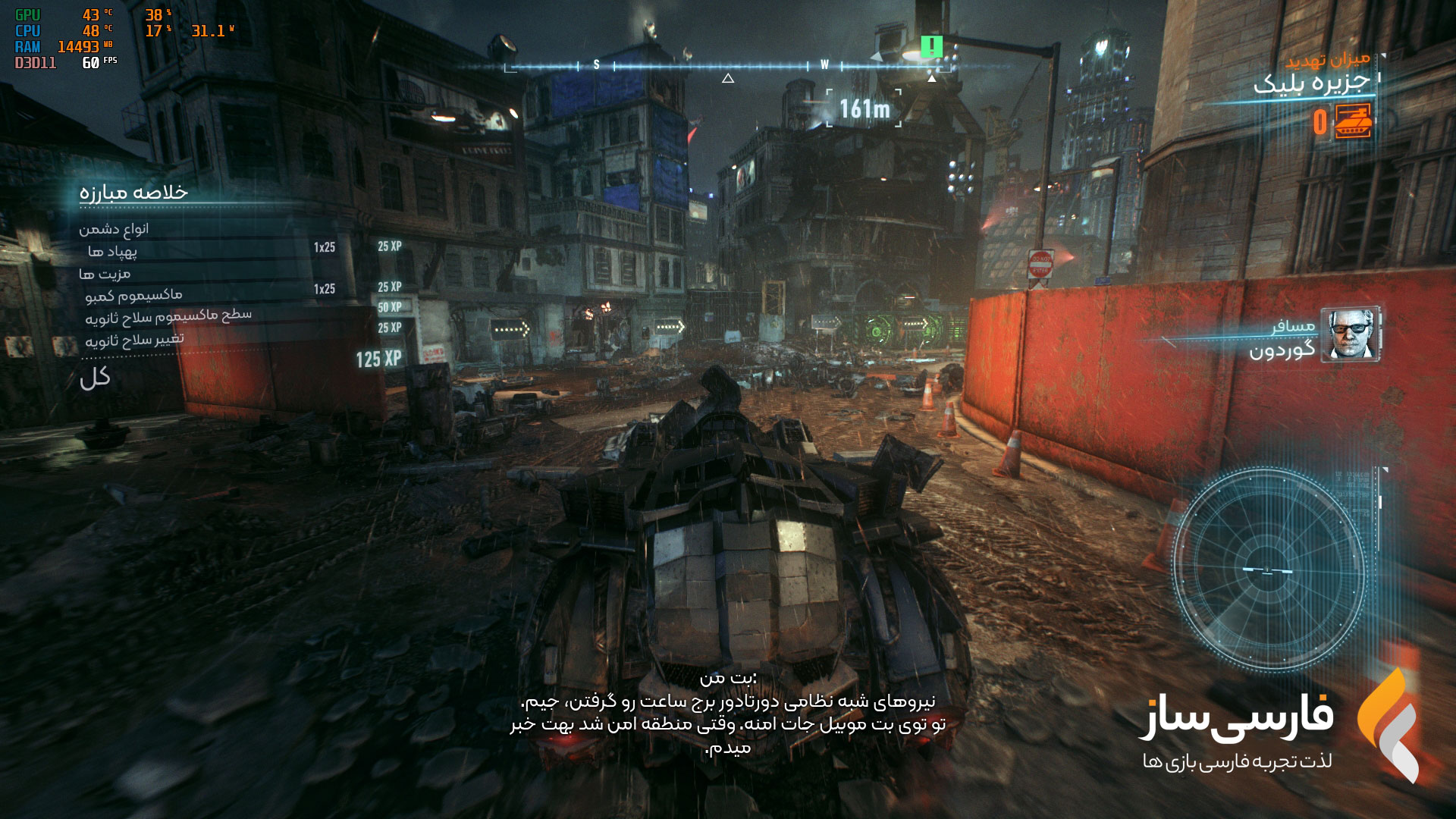The width and height of the screenshot is (1456, 819).
Task: Click the Farsi-saz logo watermark
Action: tap(1388, 724)
